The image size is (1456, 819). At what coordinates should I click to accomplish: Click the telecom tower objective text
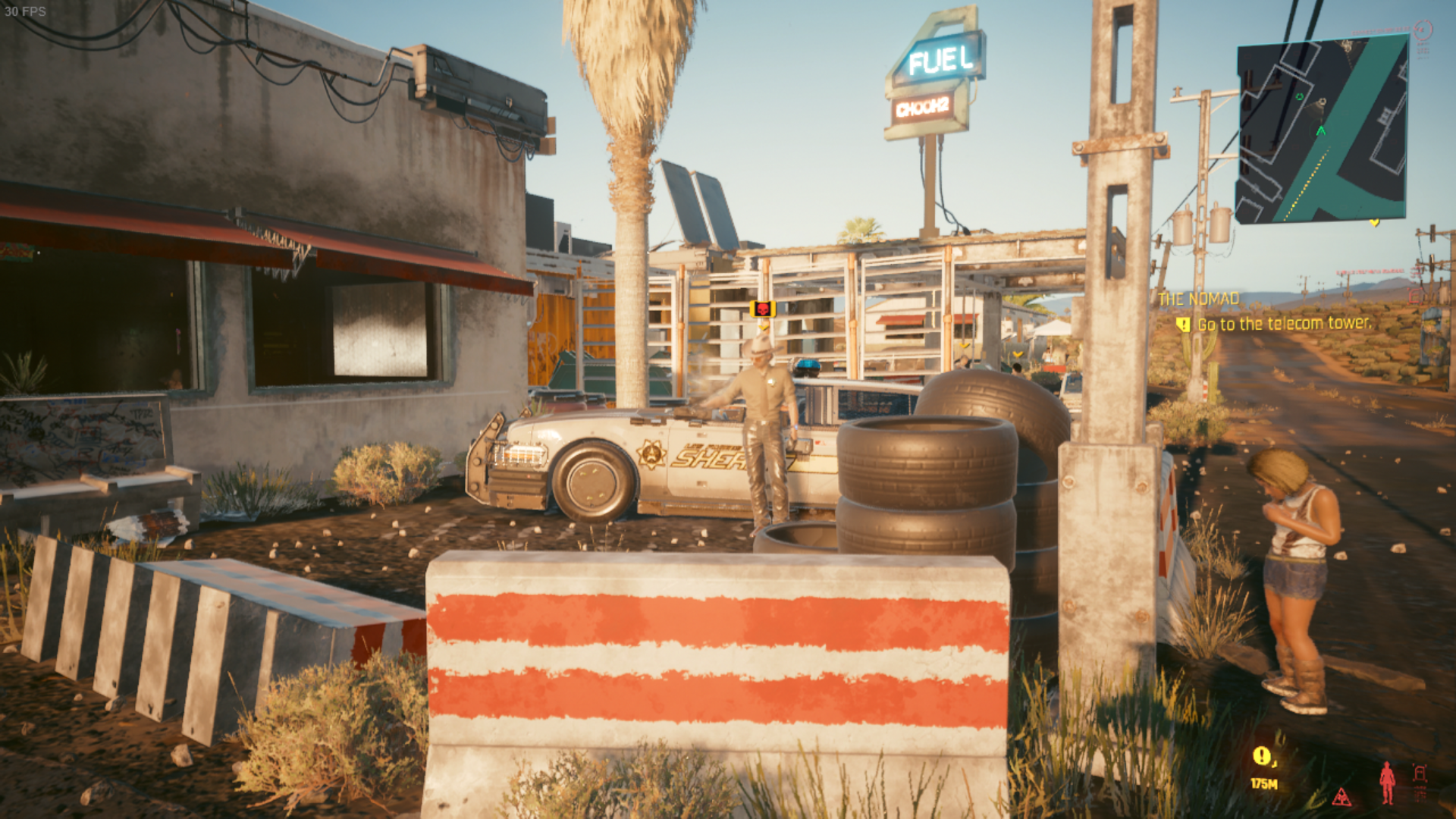(1284, 324)
